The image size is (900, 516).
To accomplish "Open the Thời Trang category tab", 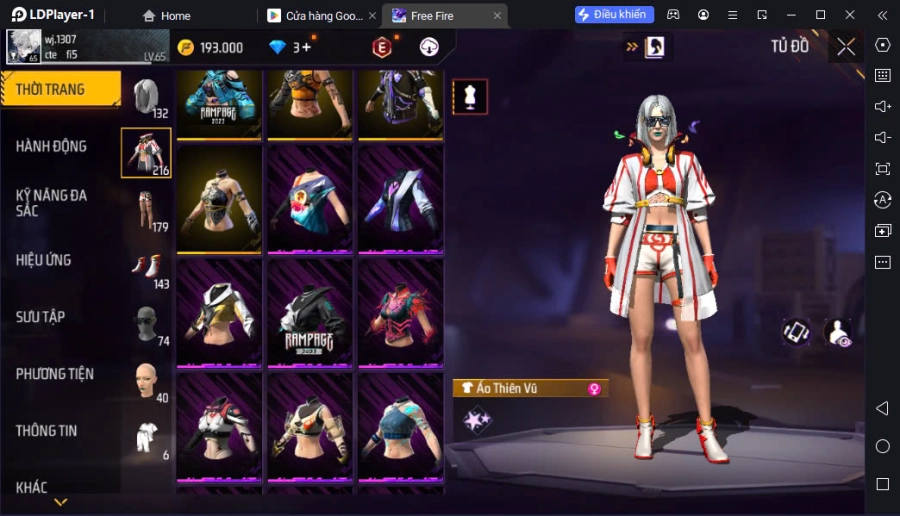I will point(60,89).
